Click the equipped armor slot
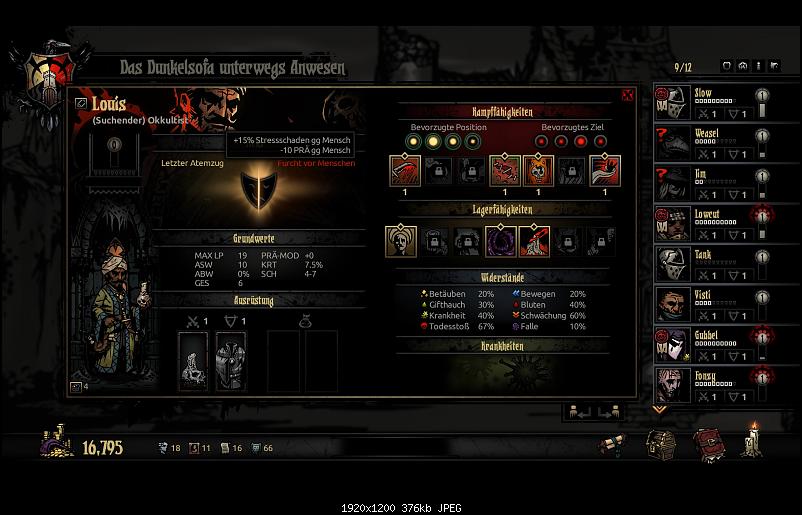This screenshot has width=802, height=515. [231, 362]
